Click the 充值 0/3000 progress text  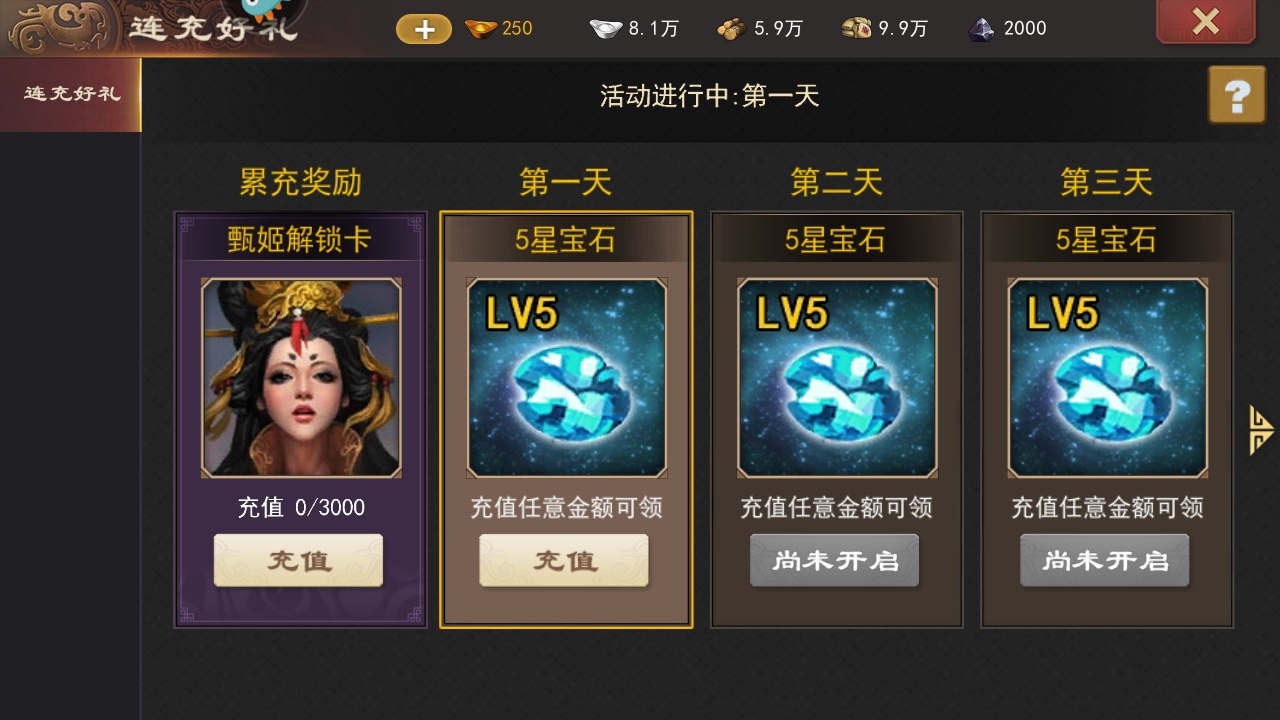pyautogui.click(x=299, y=507)
